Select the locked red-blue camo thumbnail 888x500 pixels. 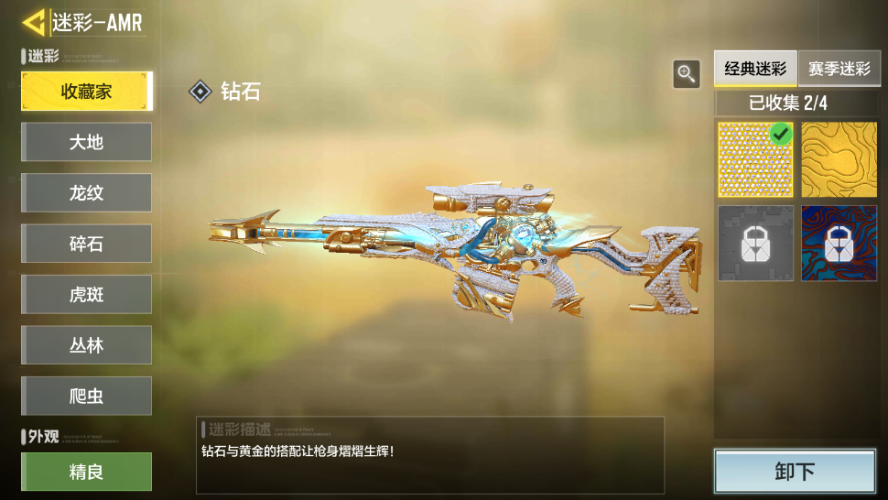coord(839,243)
